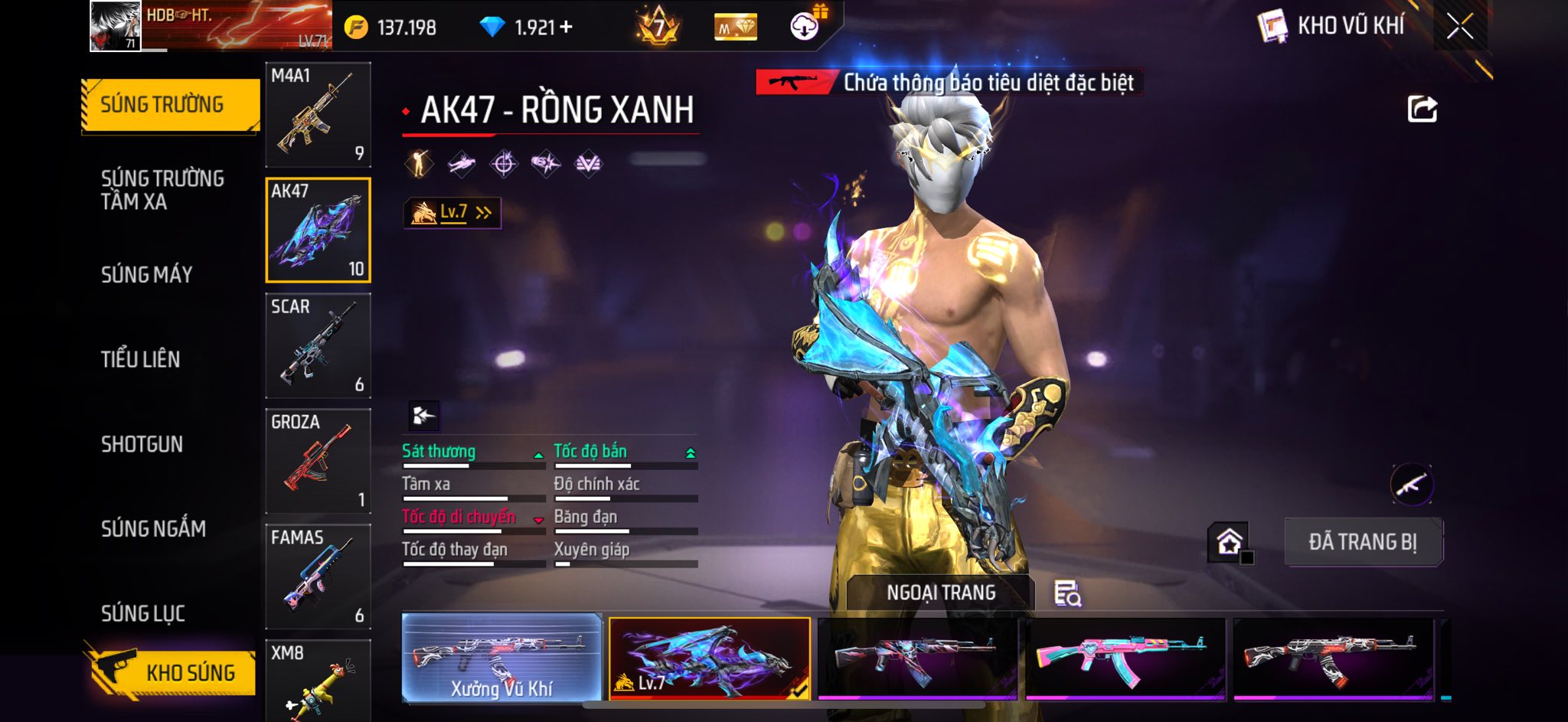The width and height of the screenshot is (1568, 722).
Task: Switch to Súng Ngắm category
Action: [153, 528]
